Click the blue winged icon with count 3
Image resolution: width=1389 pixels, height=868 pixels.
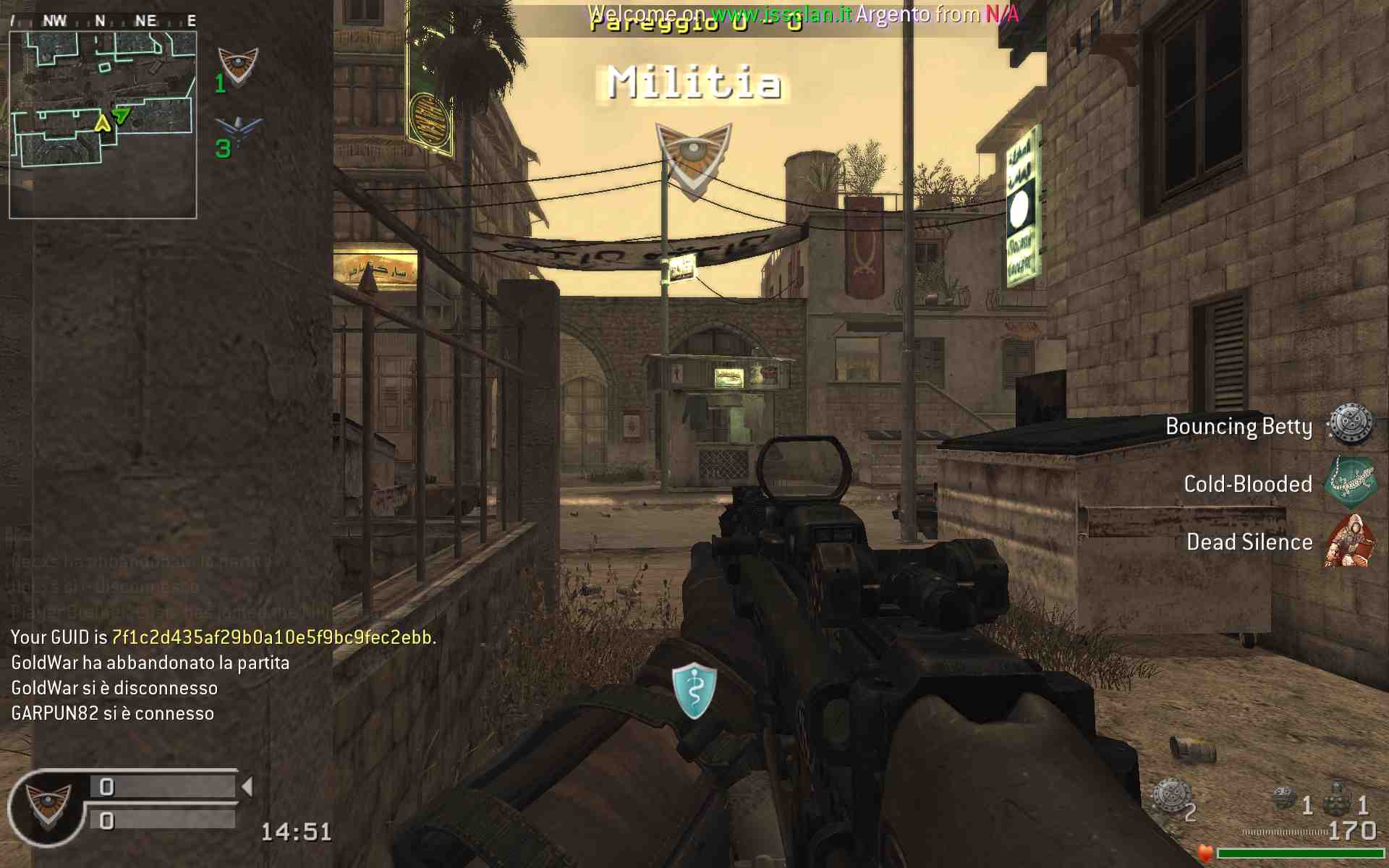238,131
